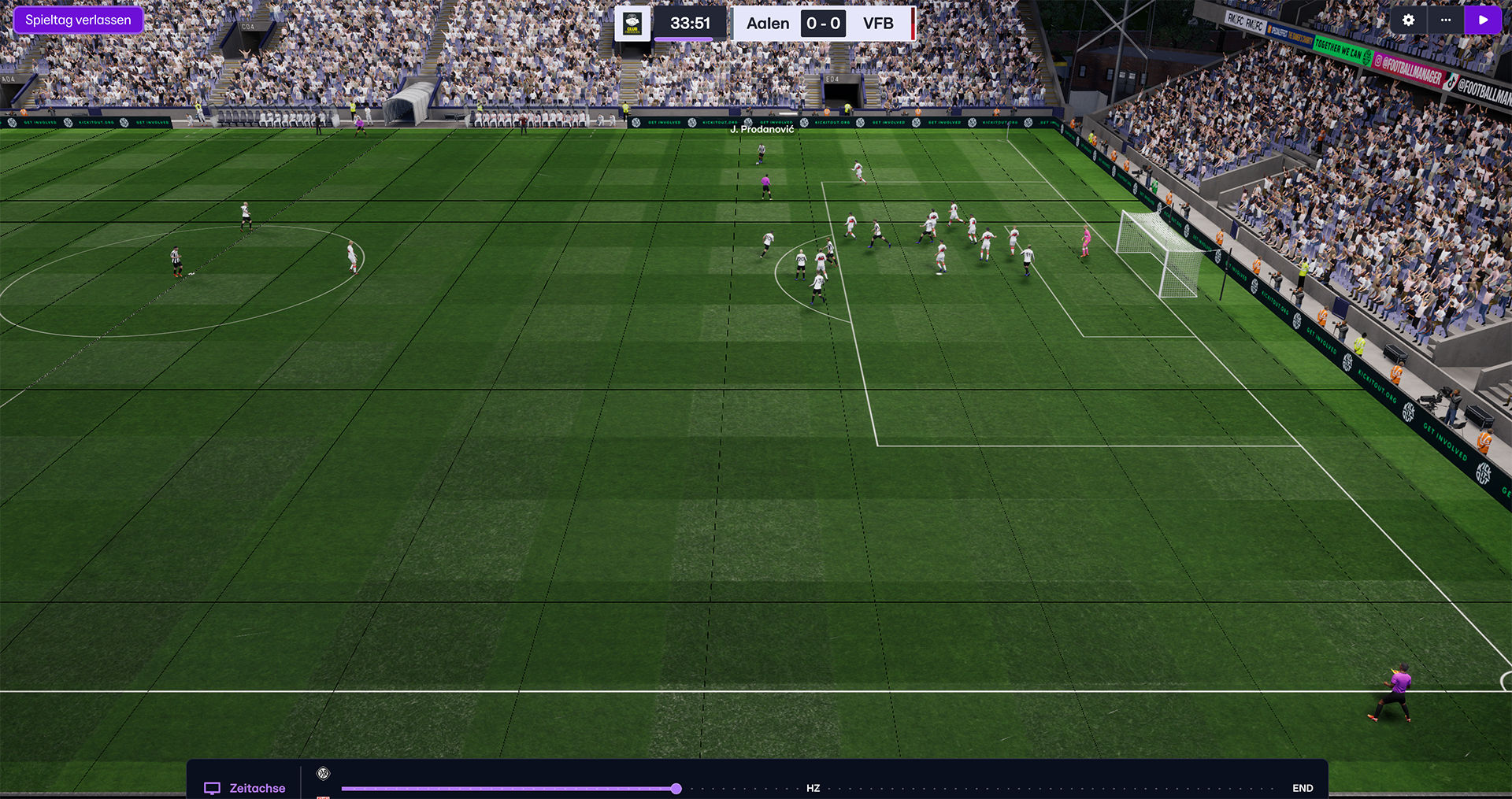The image size is (1512, 799).
Task: Select the VFB team name on the scoreboard
Action: [x=878, y=24]
